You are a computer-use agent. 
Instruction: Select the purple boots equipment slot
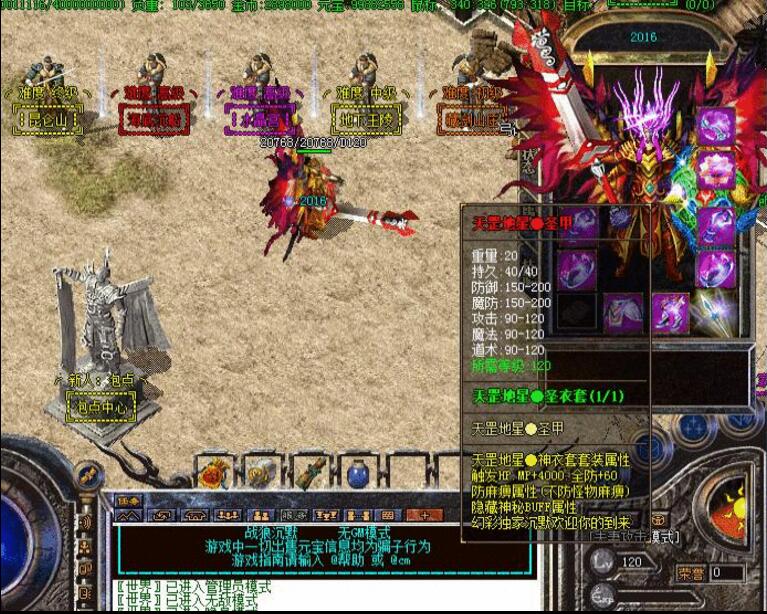coord(670,313)
